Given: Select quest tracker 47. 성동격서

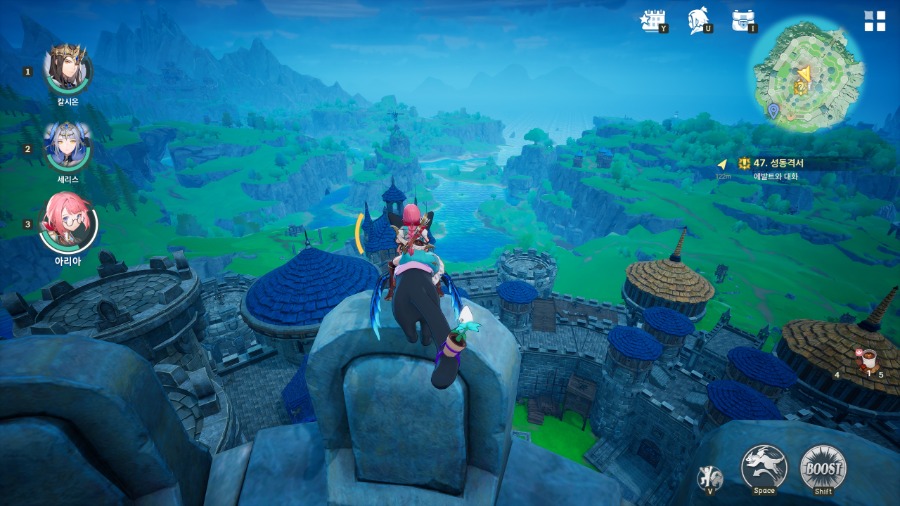Looking at the screenshot, I should tap(778, 162).
